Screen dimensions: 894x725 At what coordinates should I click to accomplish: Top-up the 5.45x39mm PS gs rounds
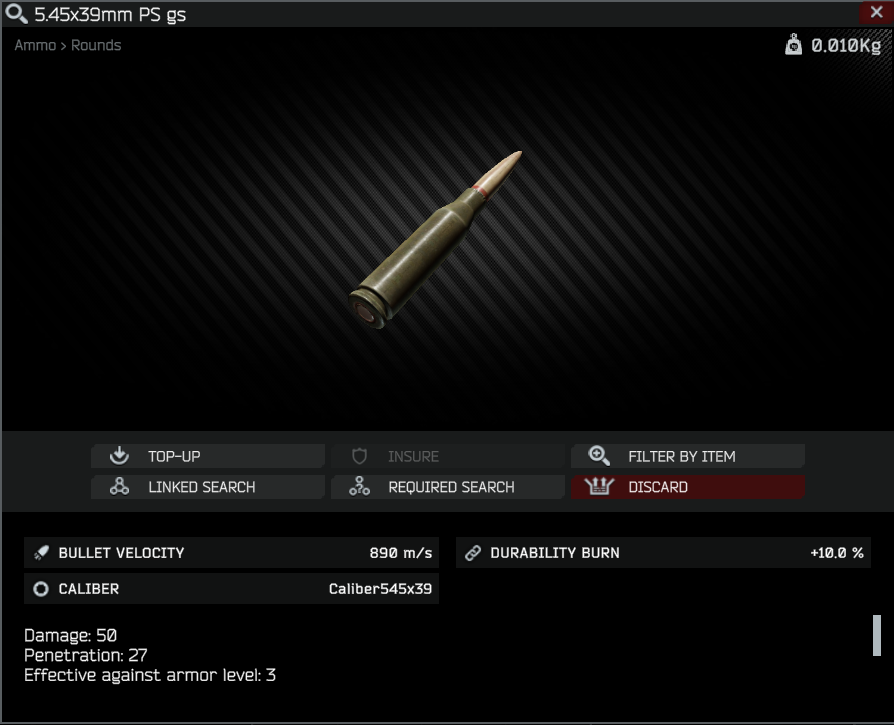[x=208, y=456]
